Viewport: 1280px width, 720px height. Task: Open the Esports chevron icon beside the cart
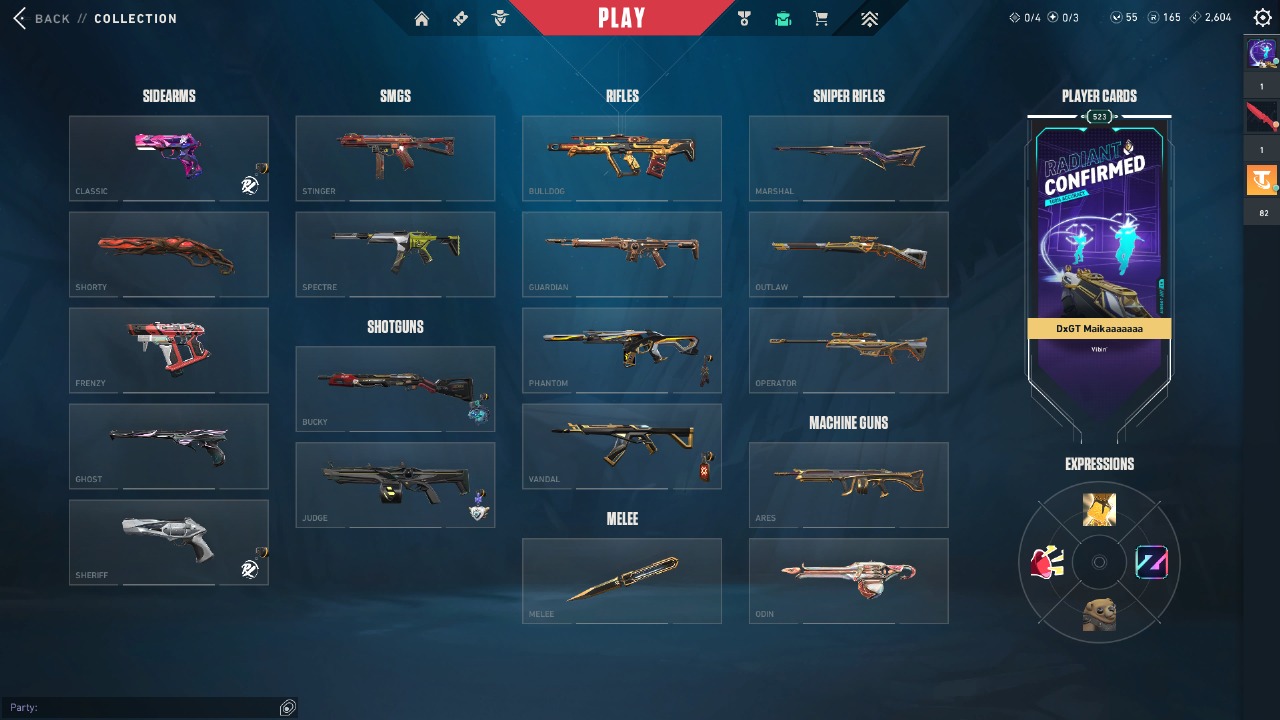(868, 18)
